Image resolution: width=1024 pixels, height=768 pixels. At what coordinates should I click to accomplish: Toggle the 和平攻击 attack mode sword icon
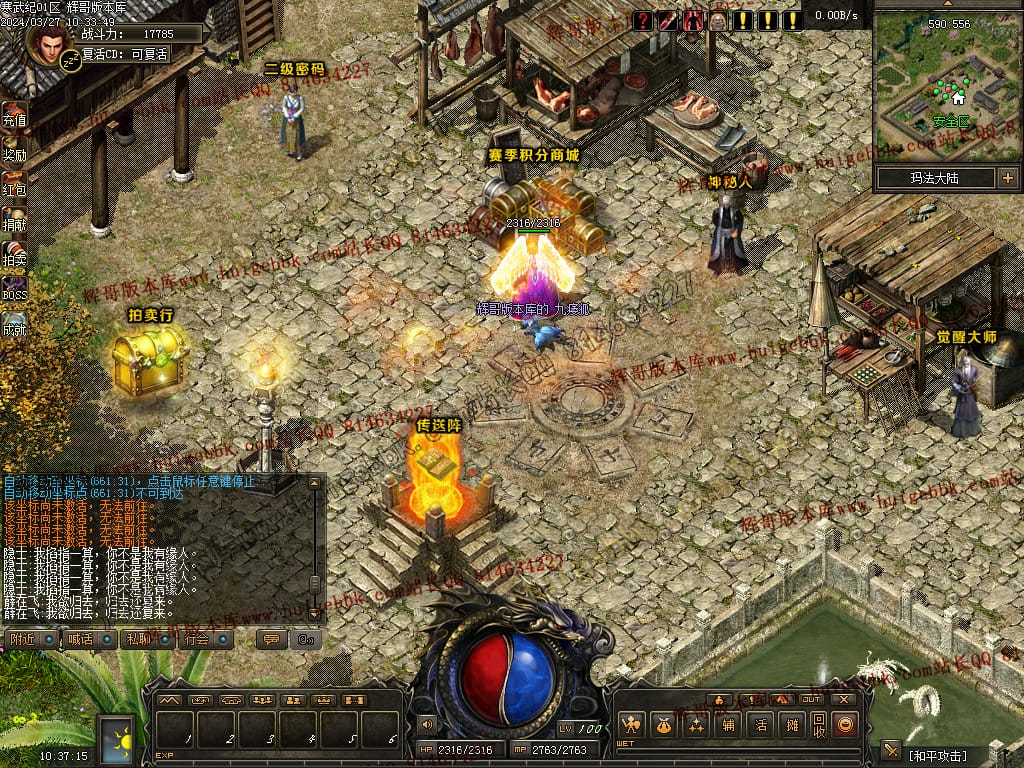click(891, 751)
